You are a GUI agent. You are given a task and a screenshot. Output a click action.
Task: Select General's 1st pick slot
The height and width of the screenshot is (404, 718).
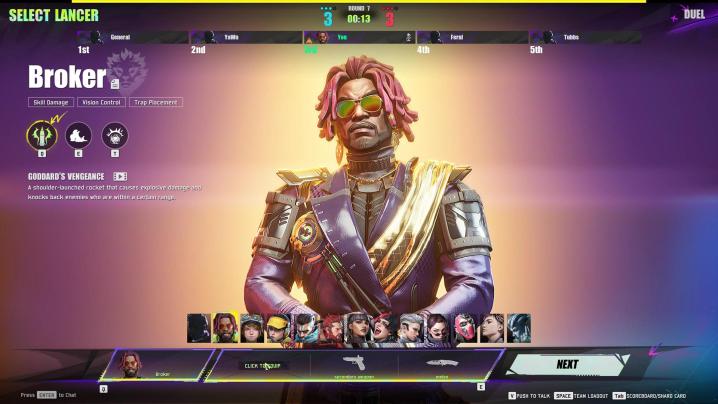point(132,38)
